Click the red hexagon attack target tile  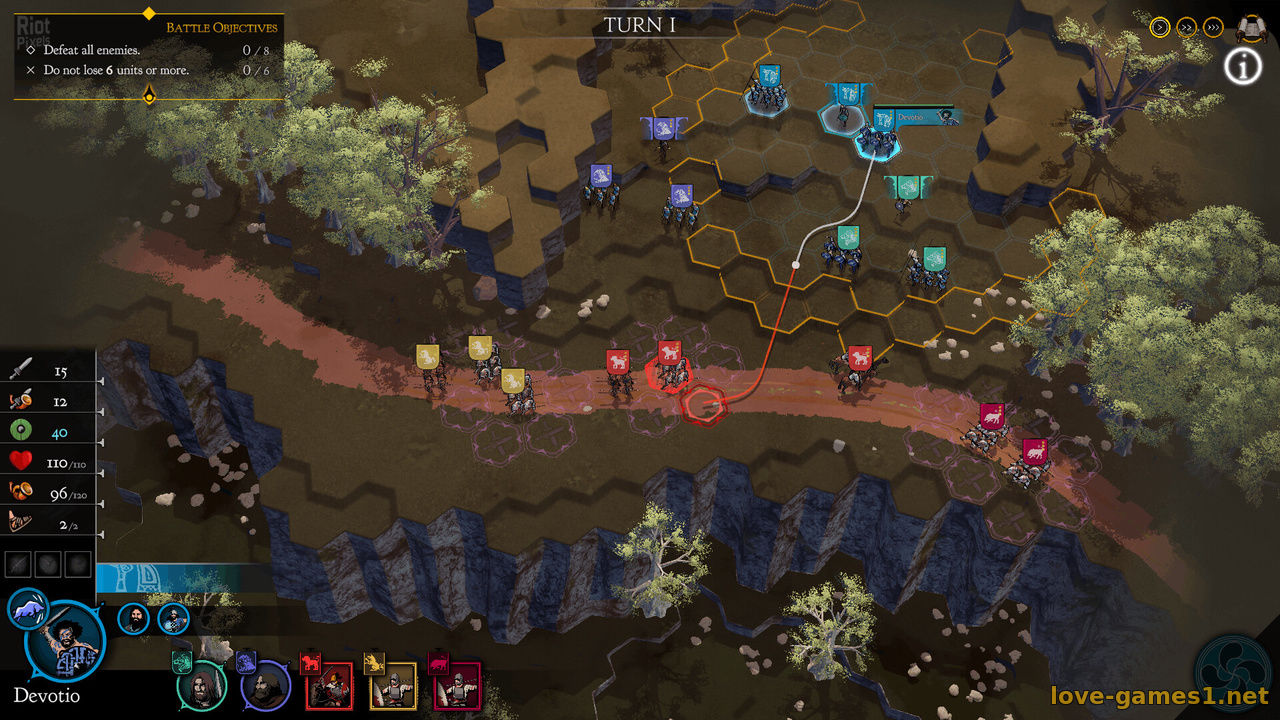point(705,403)
